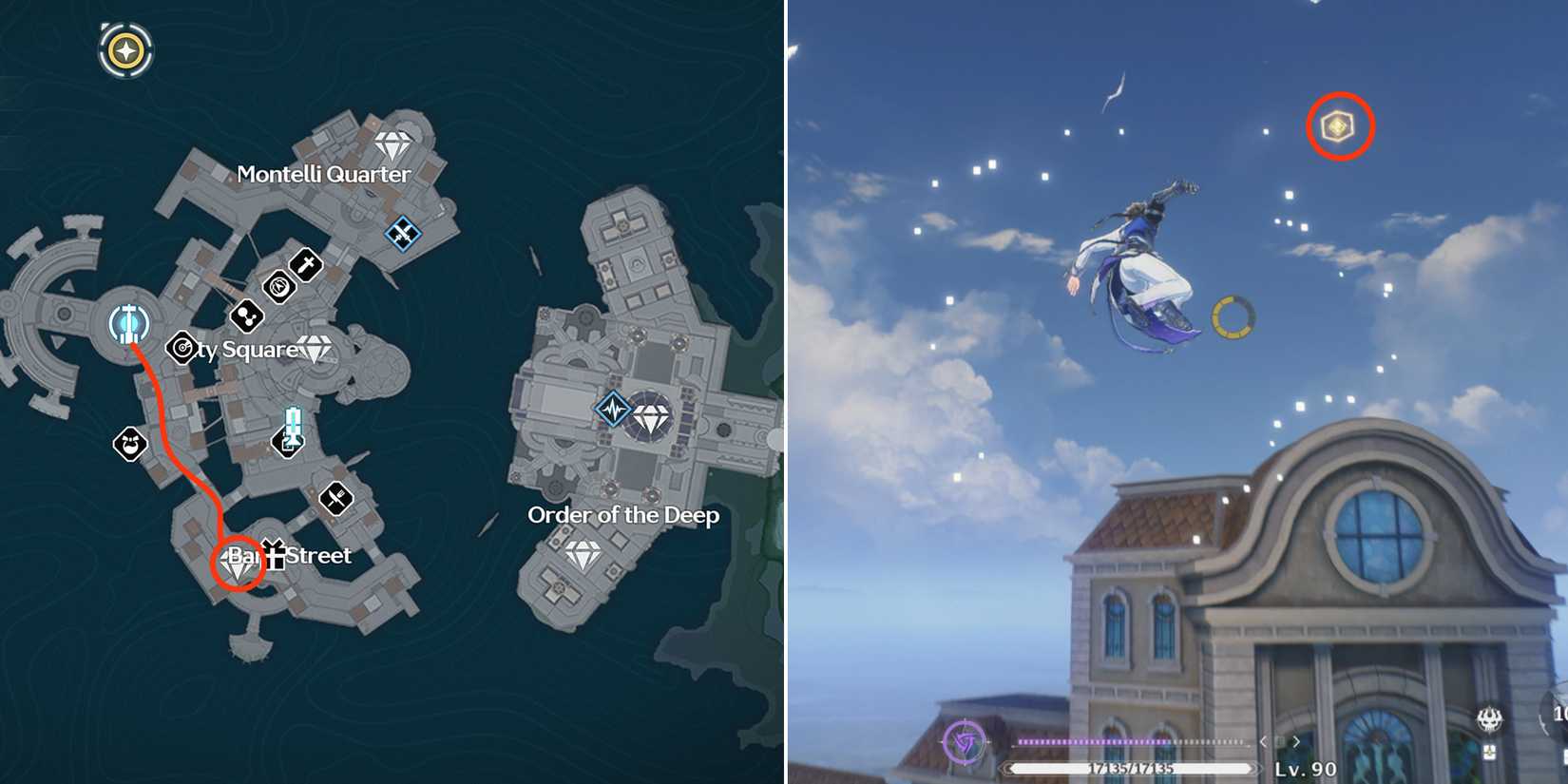1568x784 pixels.
Task: Select the blue diamond marker in Order of the Deep
Action: coord(613,409)
